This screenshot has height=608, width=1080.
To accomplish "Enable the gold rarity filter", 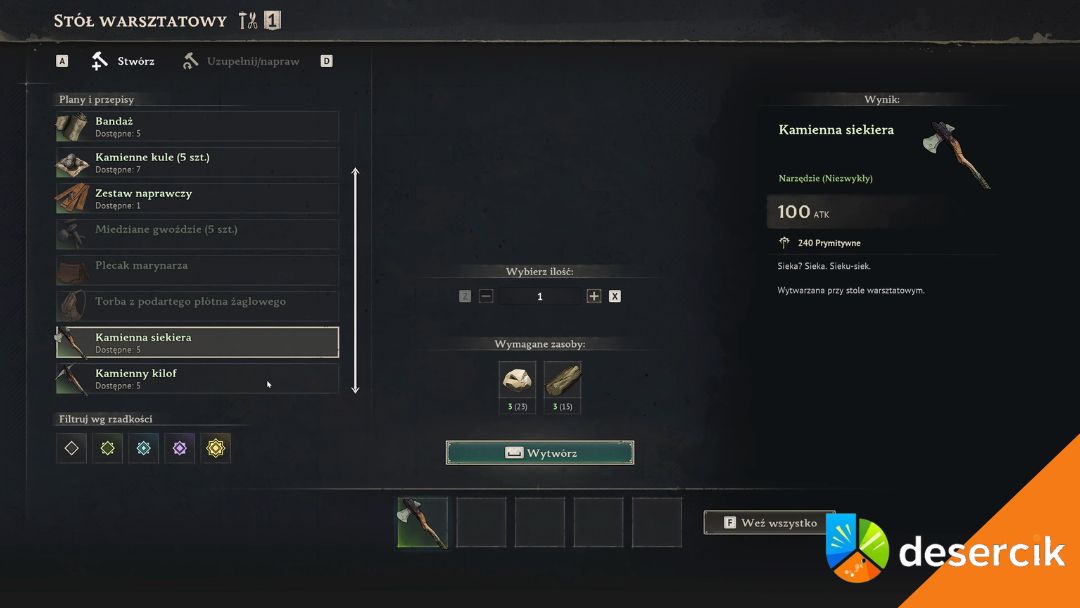I will pos(215,449).
